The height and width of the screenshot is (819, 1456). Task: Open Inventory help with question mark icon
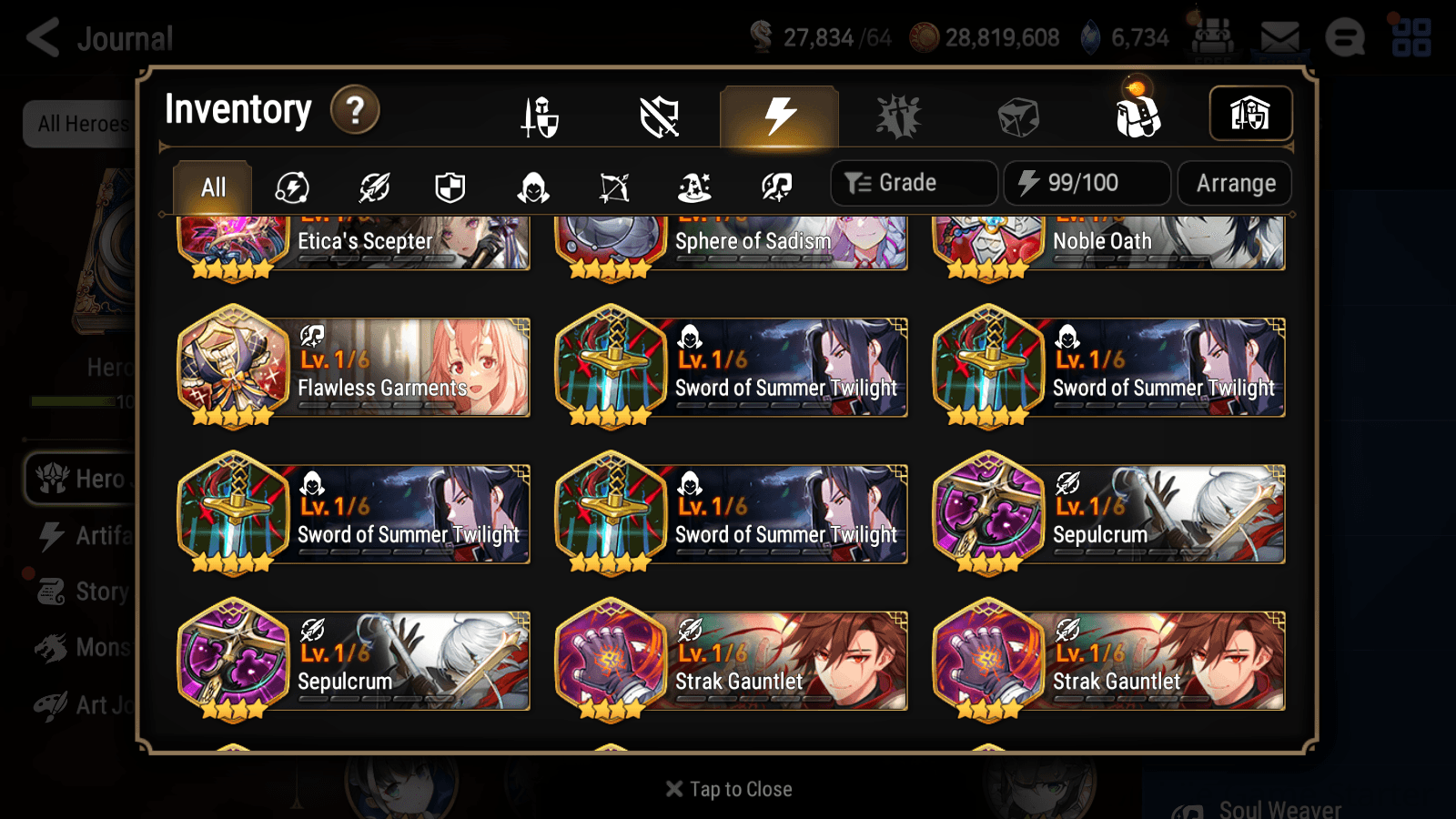(355, 110)
